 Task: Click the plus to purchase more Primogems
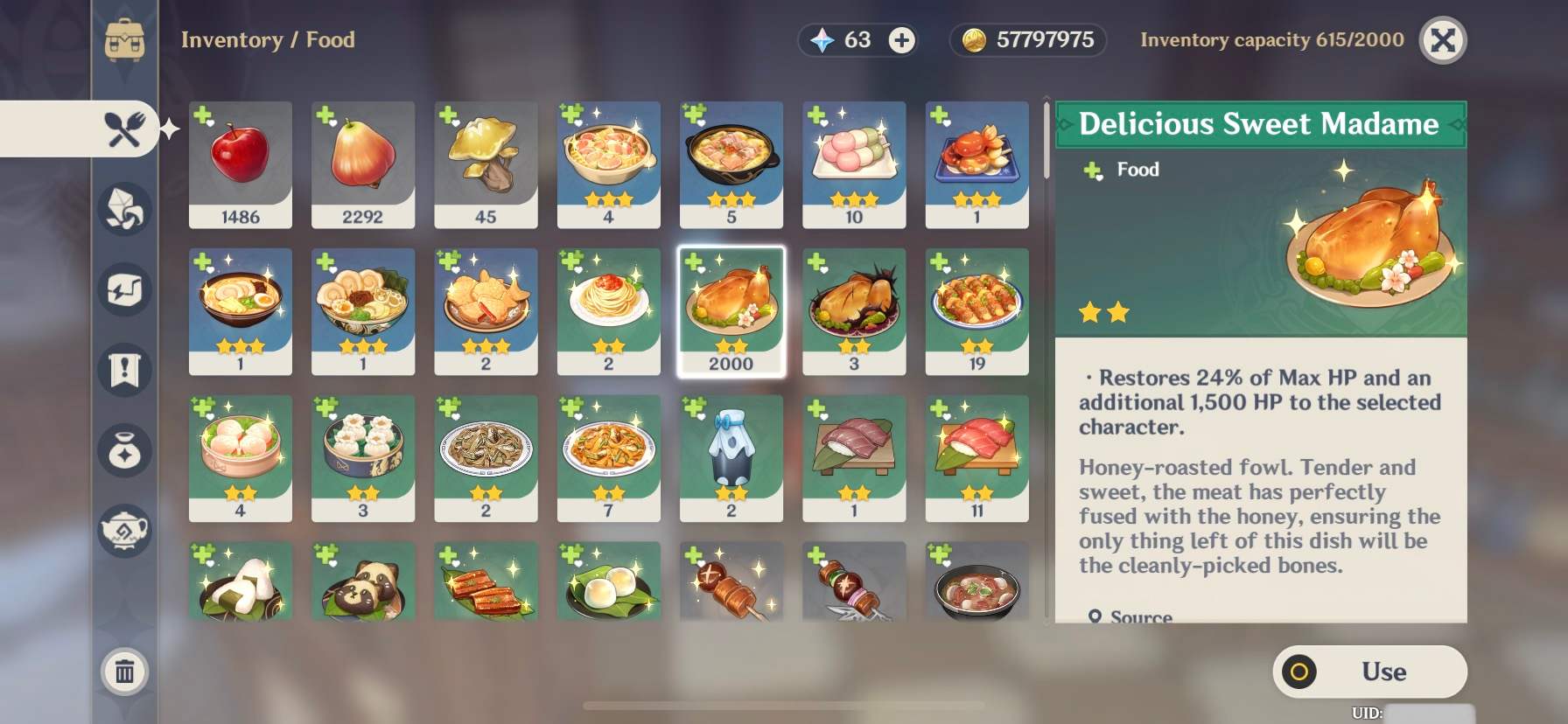pyautogui.click(x=902, y=40)
